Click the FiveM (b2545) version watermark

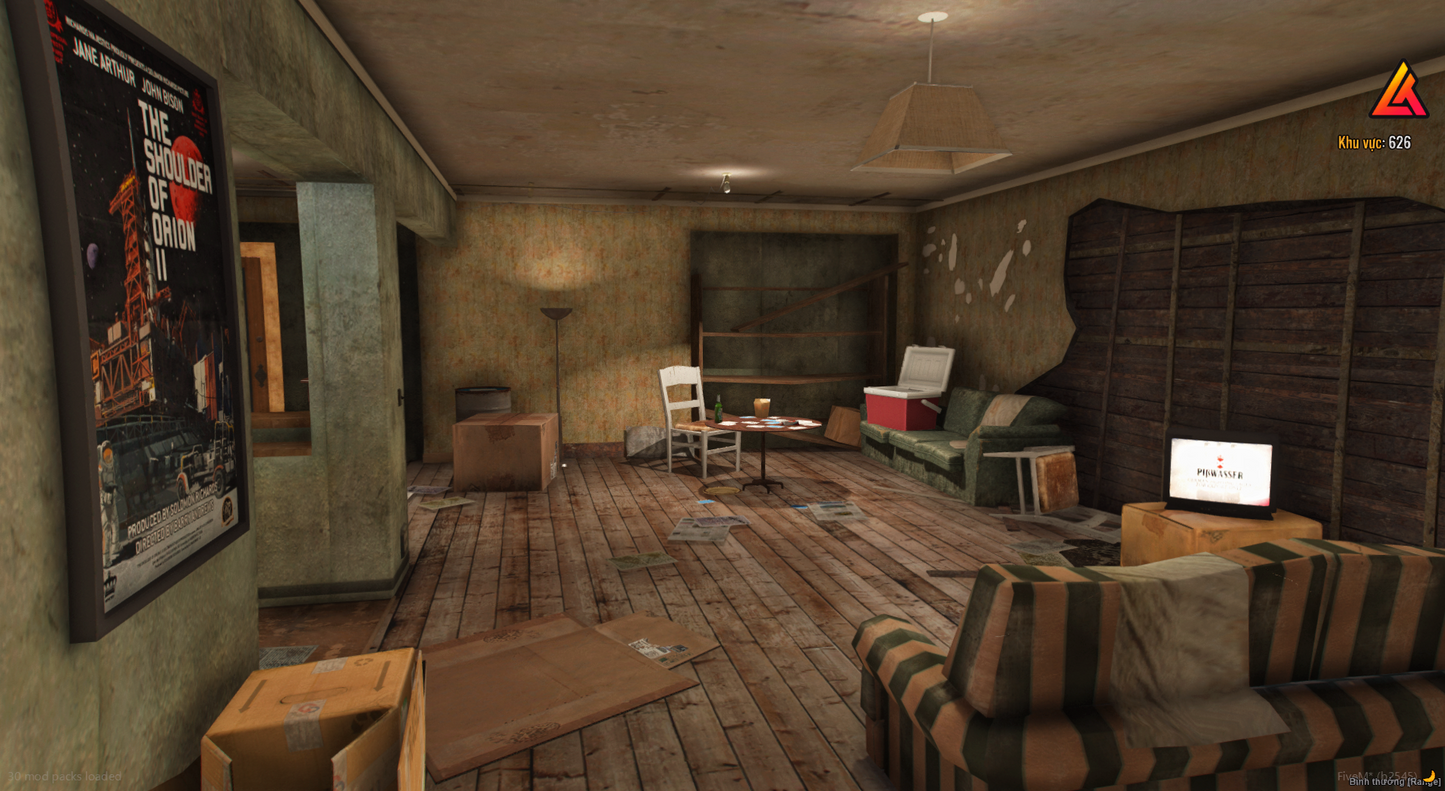1379,773
